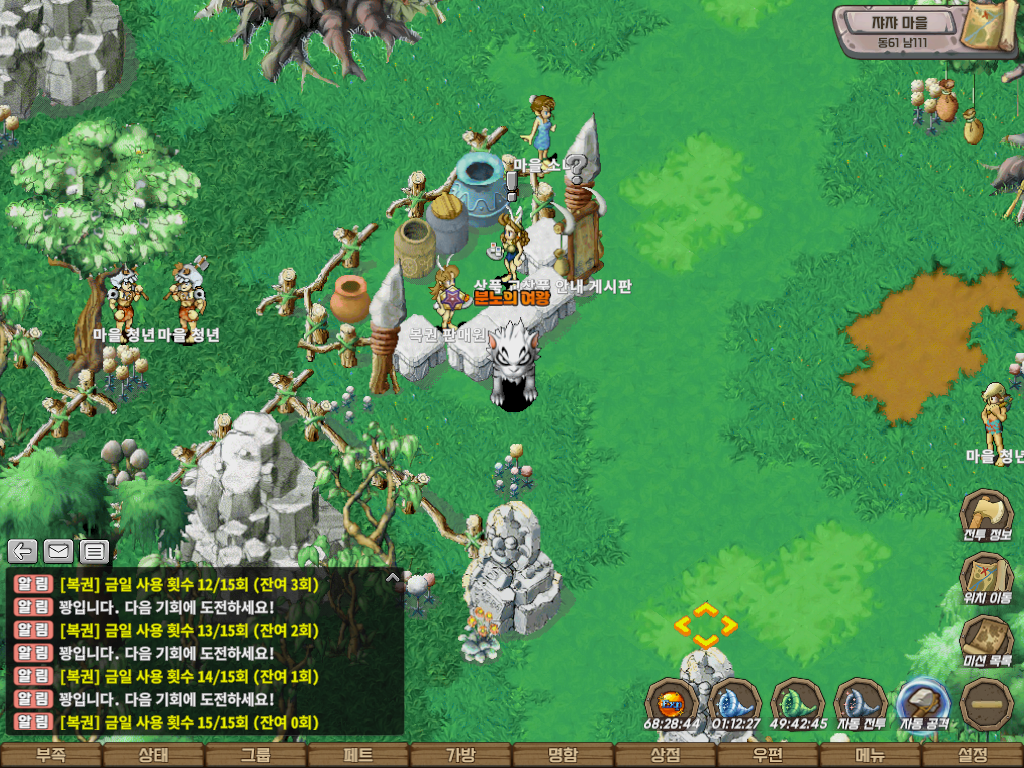Image resolution: width=1024 pixels, height=768 pixels.
Task: Click the back arrow button above chat
Action: [x=23, y=550]
